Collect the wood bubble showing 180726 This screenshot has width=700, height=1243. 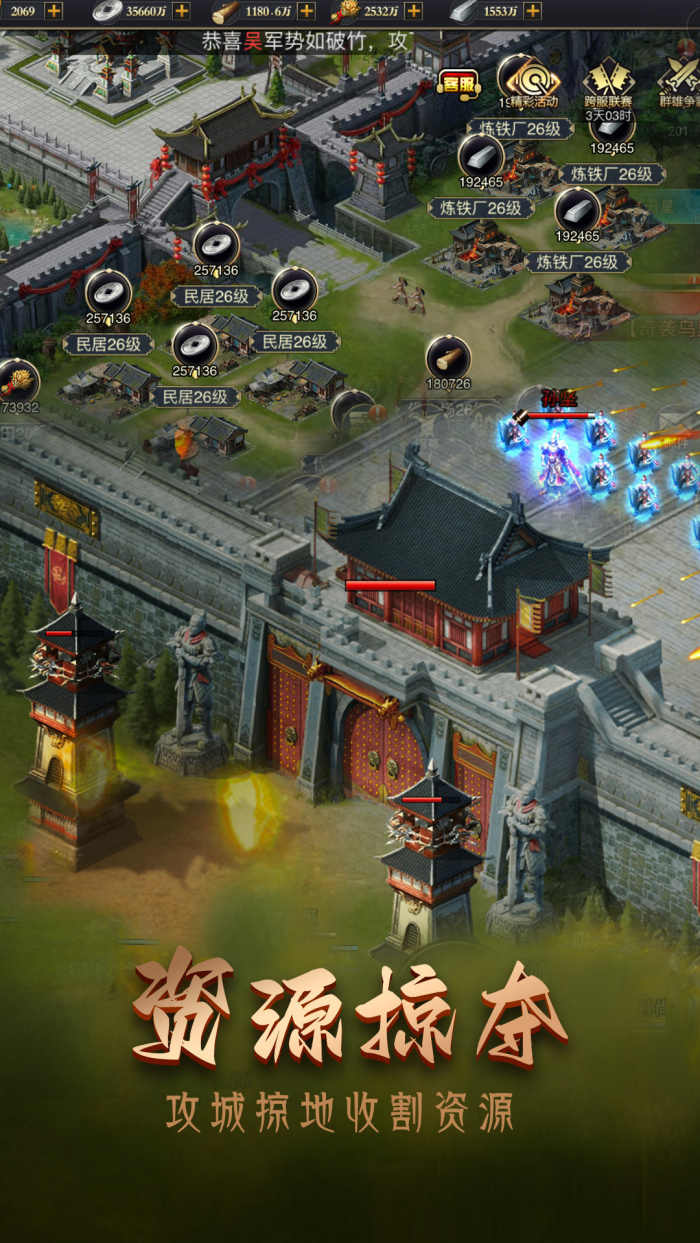click(448, 358)
